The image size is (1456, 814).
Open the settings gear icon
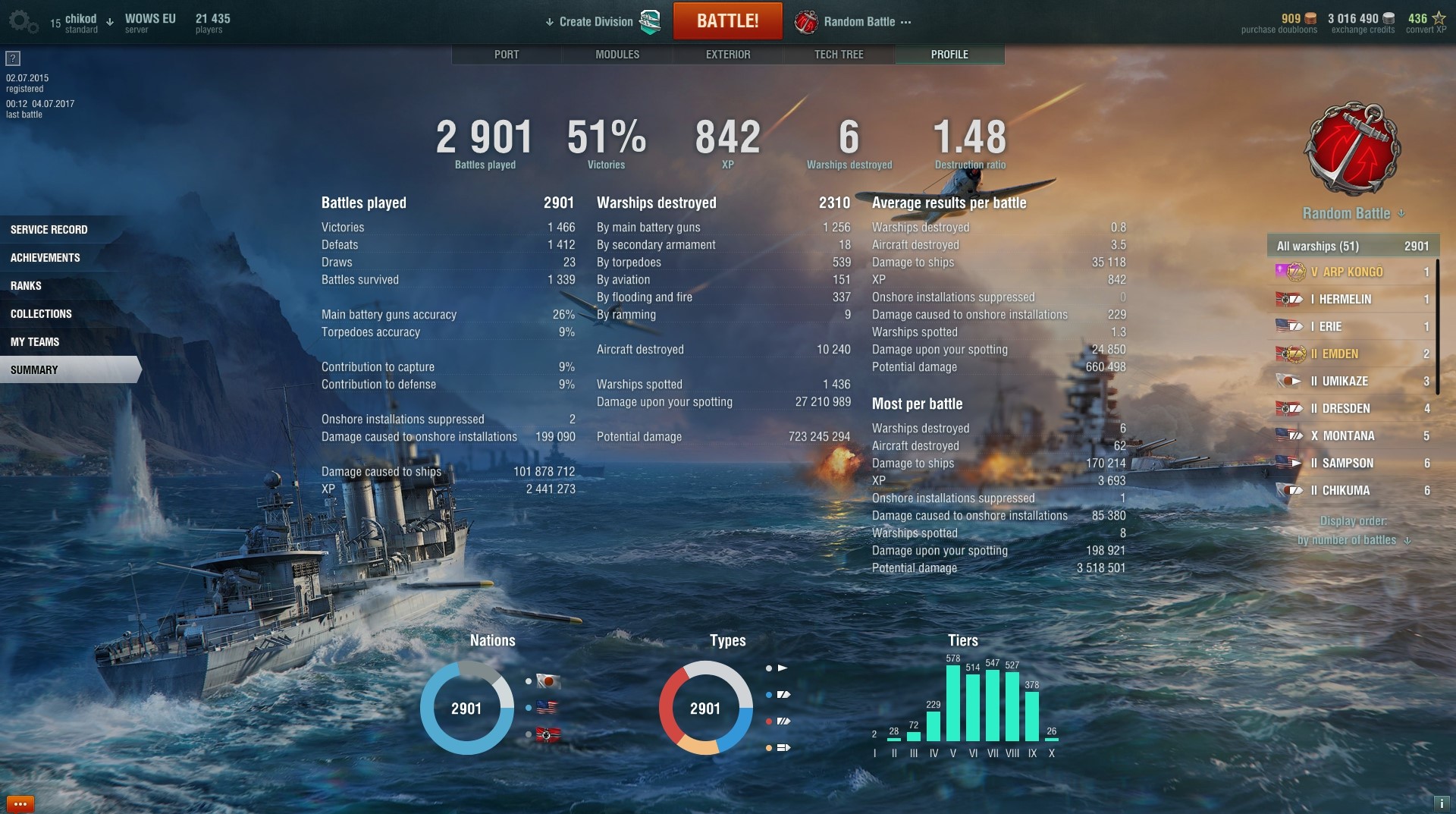(23, 22)
